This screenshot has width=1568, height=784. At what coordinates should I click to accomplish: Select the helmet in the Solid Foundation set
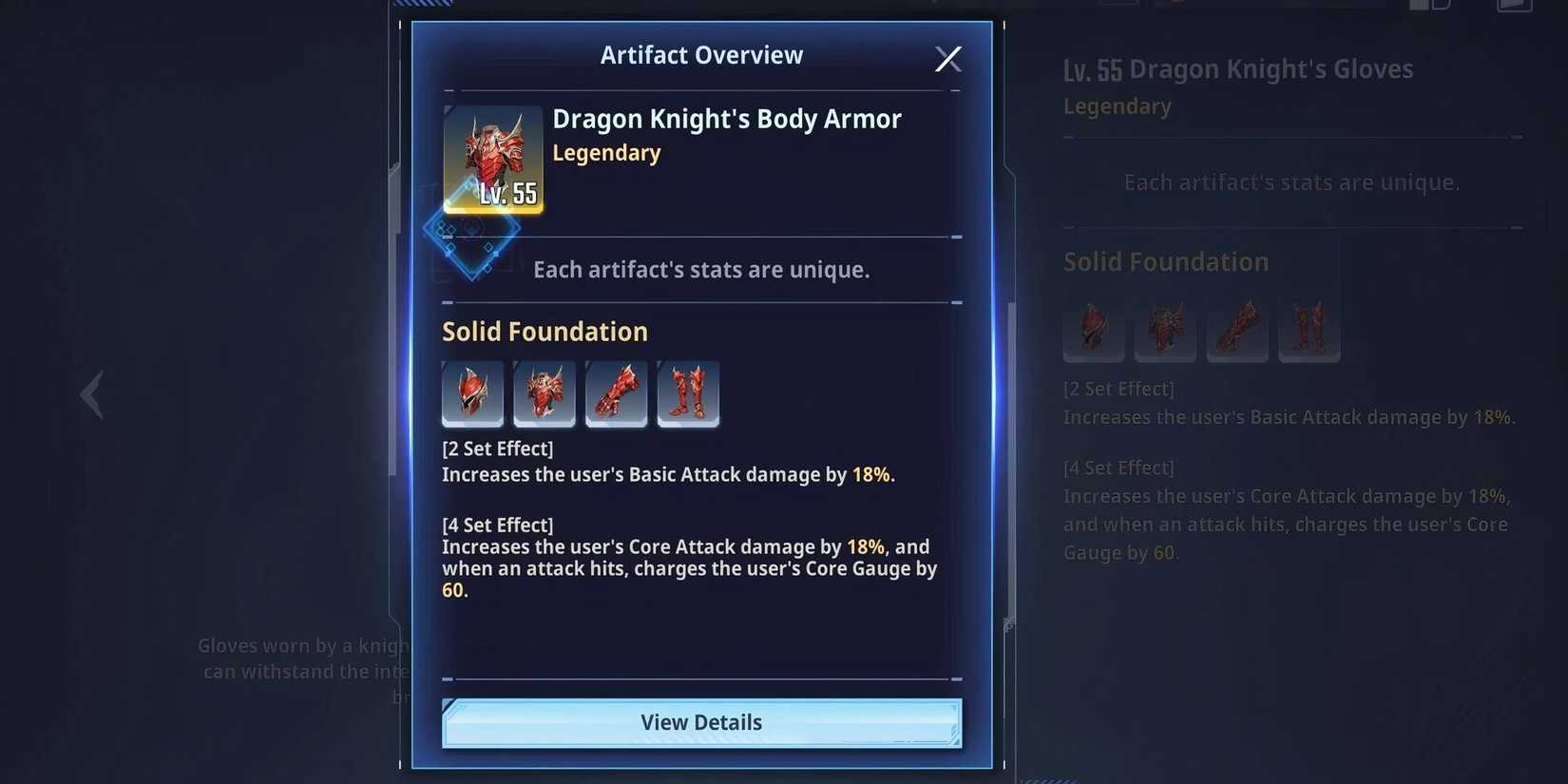(x=472, y=393)
